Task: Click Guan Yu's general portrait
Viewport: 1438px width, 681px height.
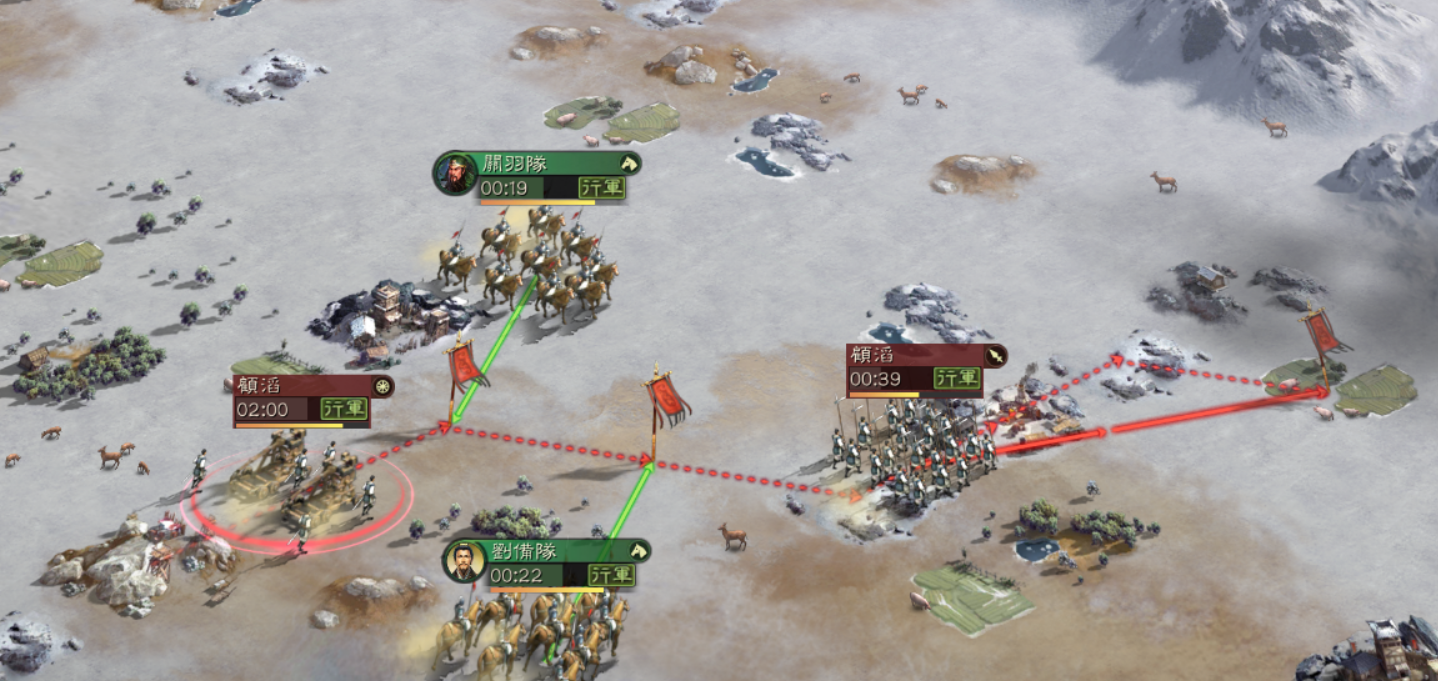Action: pos(454,174)
